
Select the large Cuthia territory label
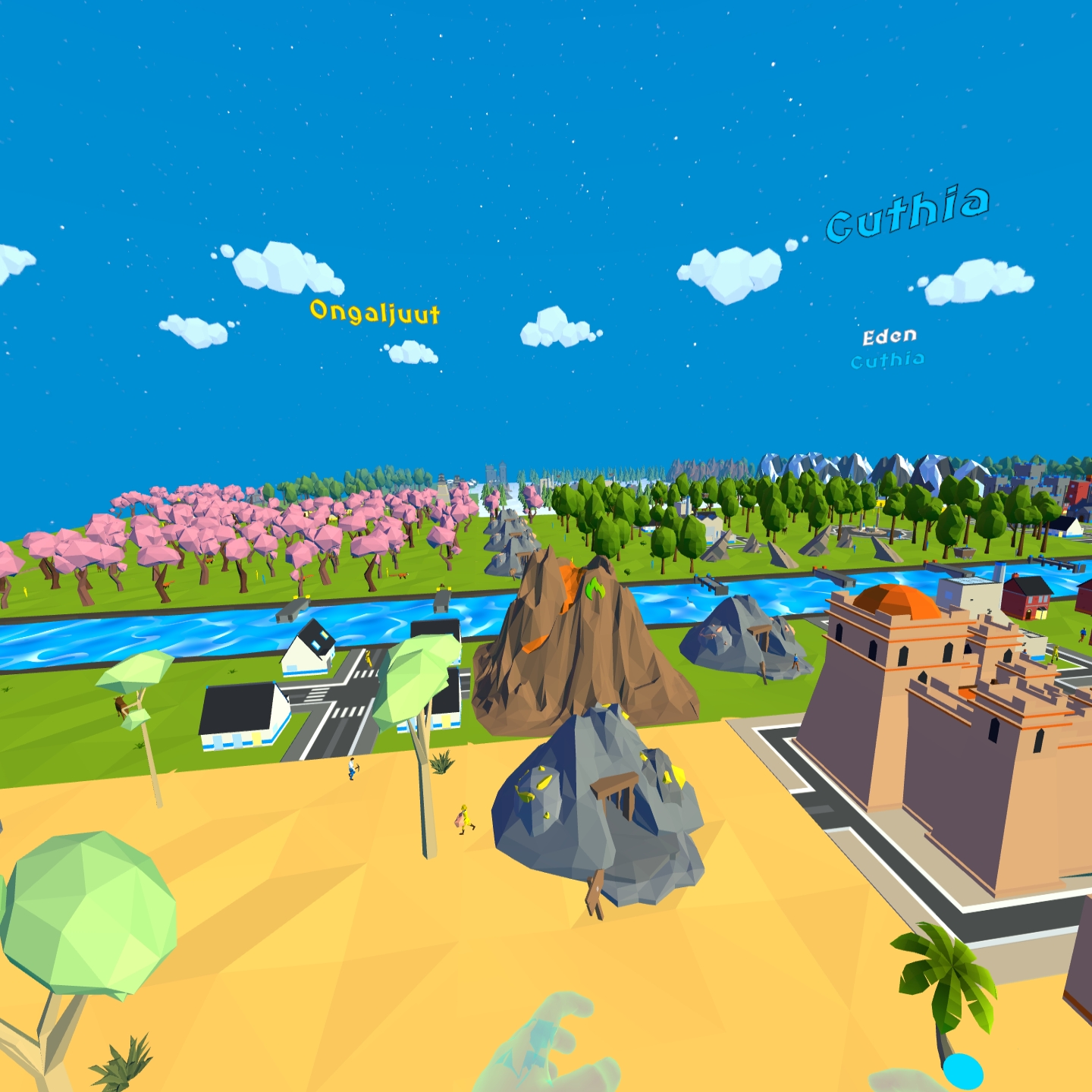[x=908, y=212]
